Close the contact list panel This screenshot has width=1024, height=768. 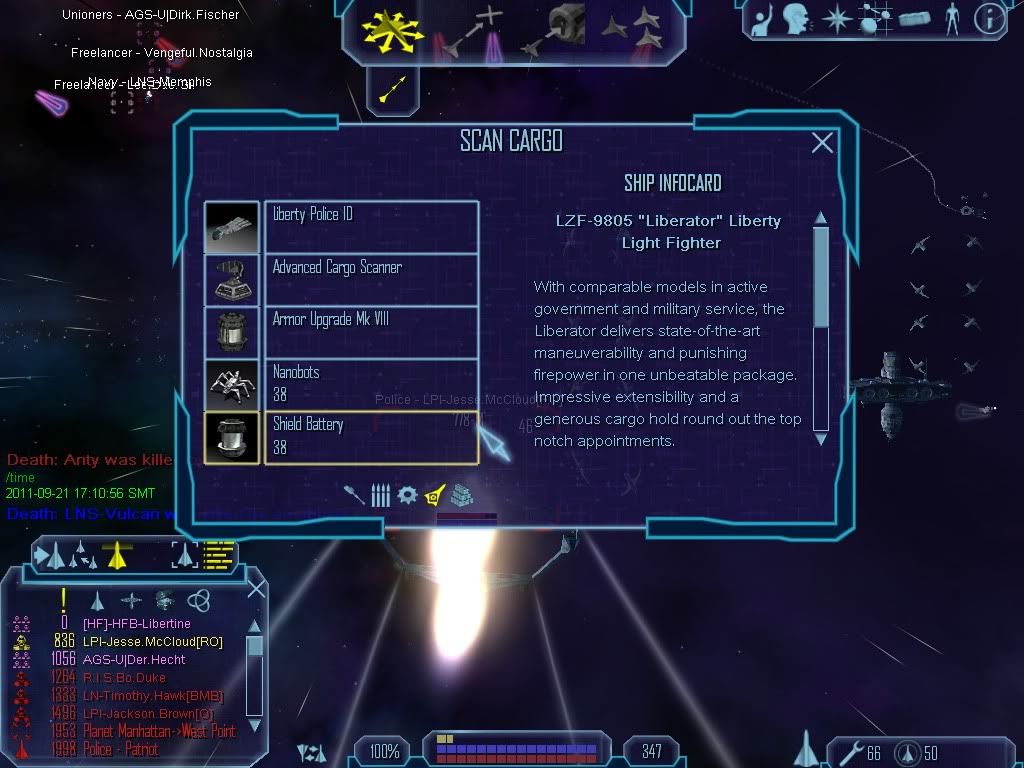click(x=256, y=588)
